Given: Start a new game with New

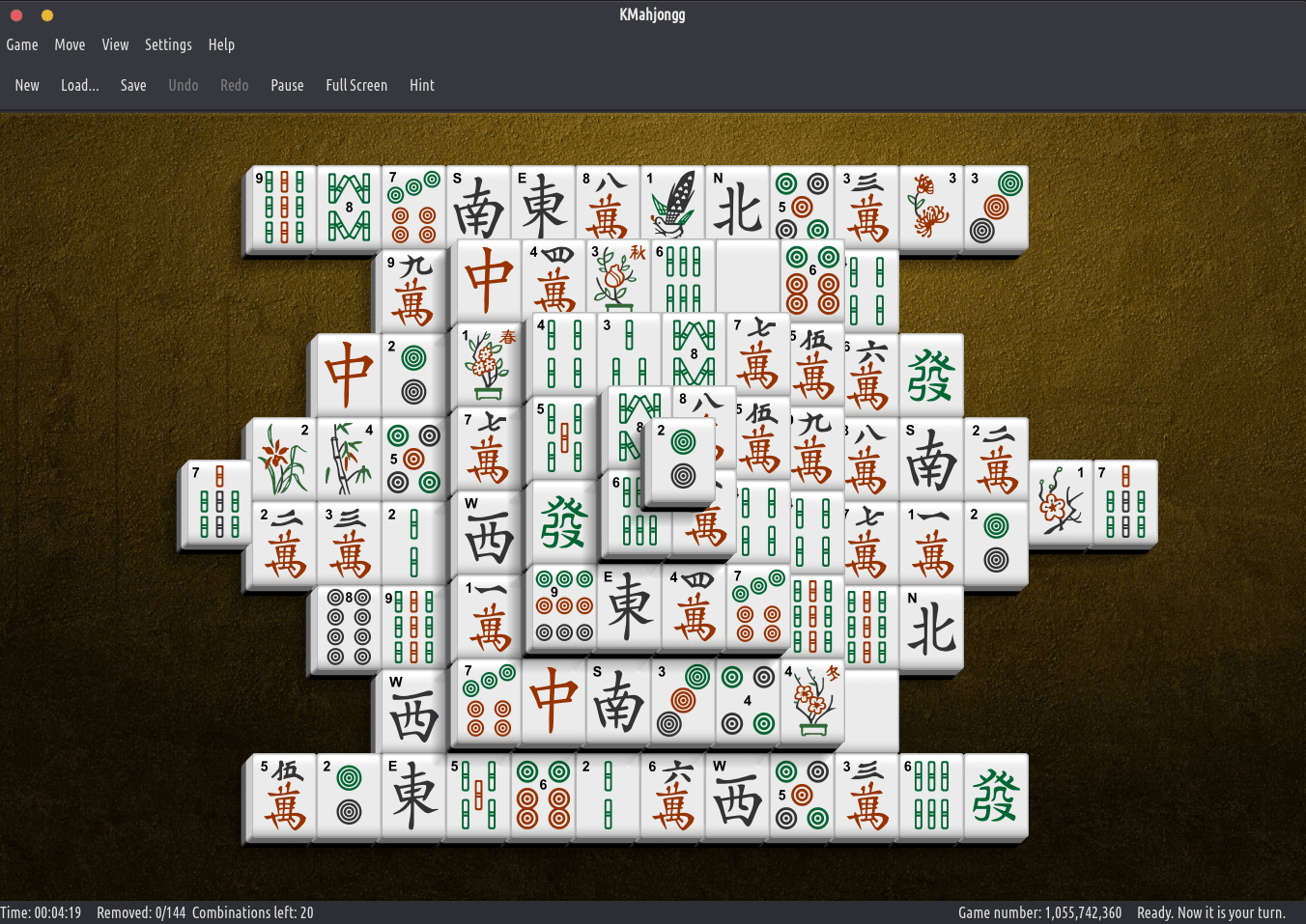Looking at the screenshot, I should click(x=27, y=85).
